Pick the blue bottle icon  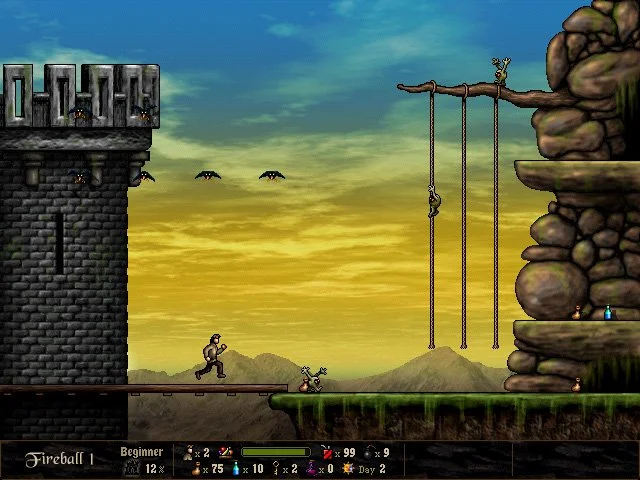click(236, 468)
